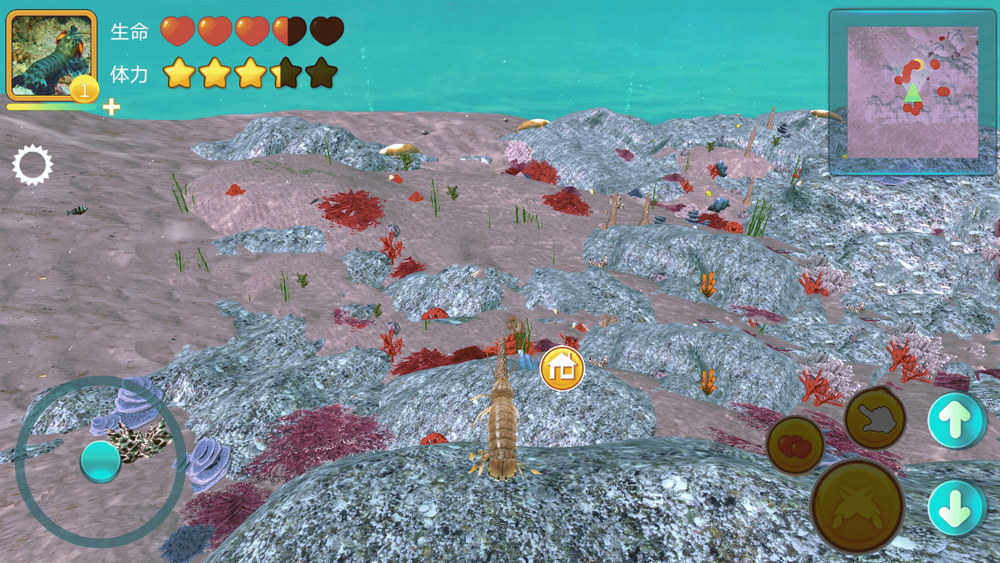Open the minimap
Screen dimensions: 1000x563
(911, 91)
